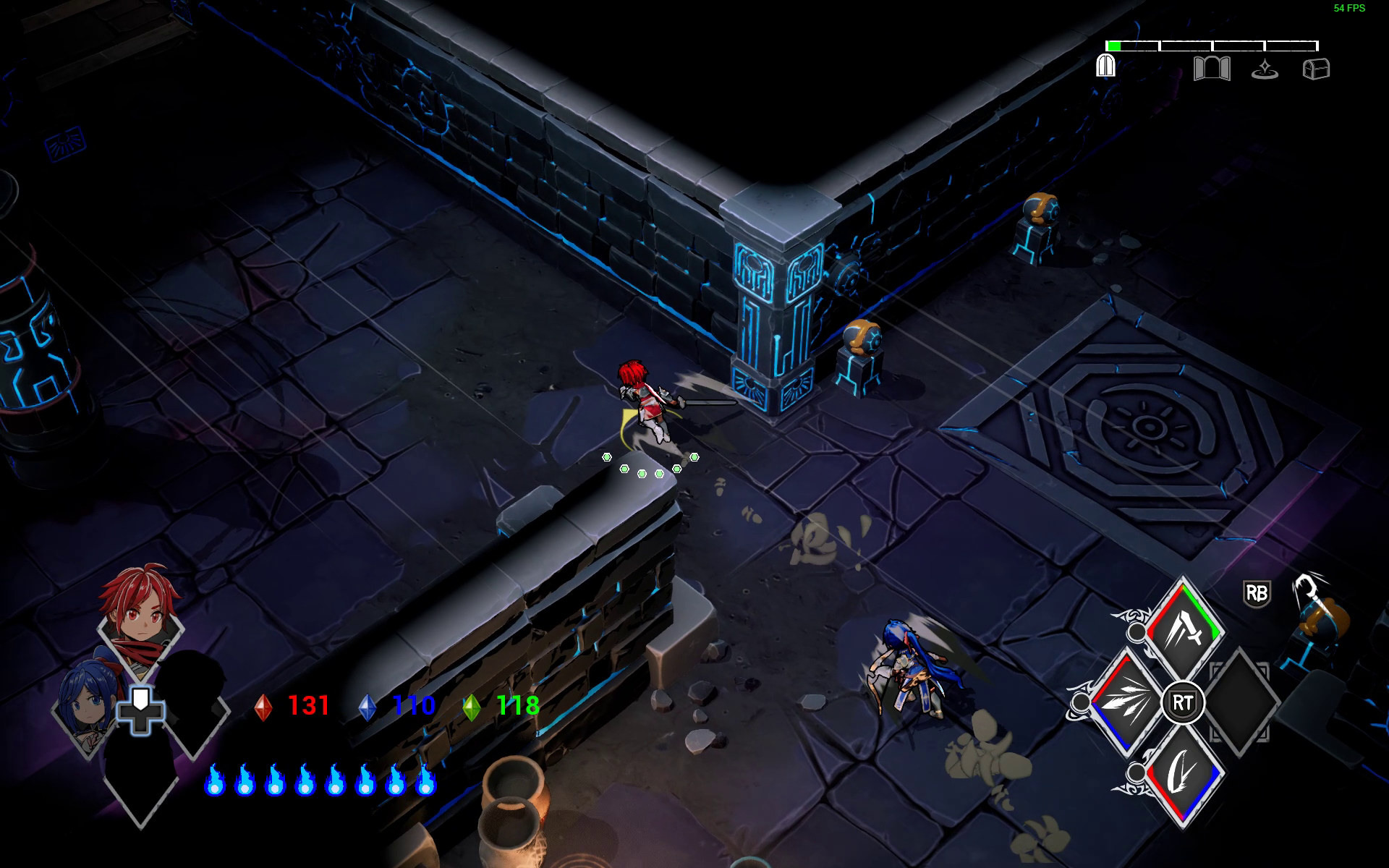This screenshot has width=1389, height=868.
Task: Select the open double-door gate icon
Action: pyautogui.click(x=1211, y=69)
